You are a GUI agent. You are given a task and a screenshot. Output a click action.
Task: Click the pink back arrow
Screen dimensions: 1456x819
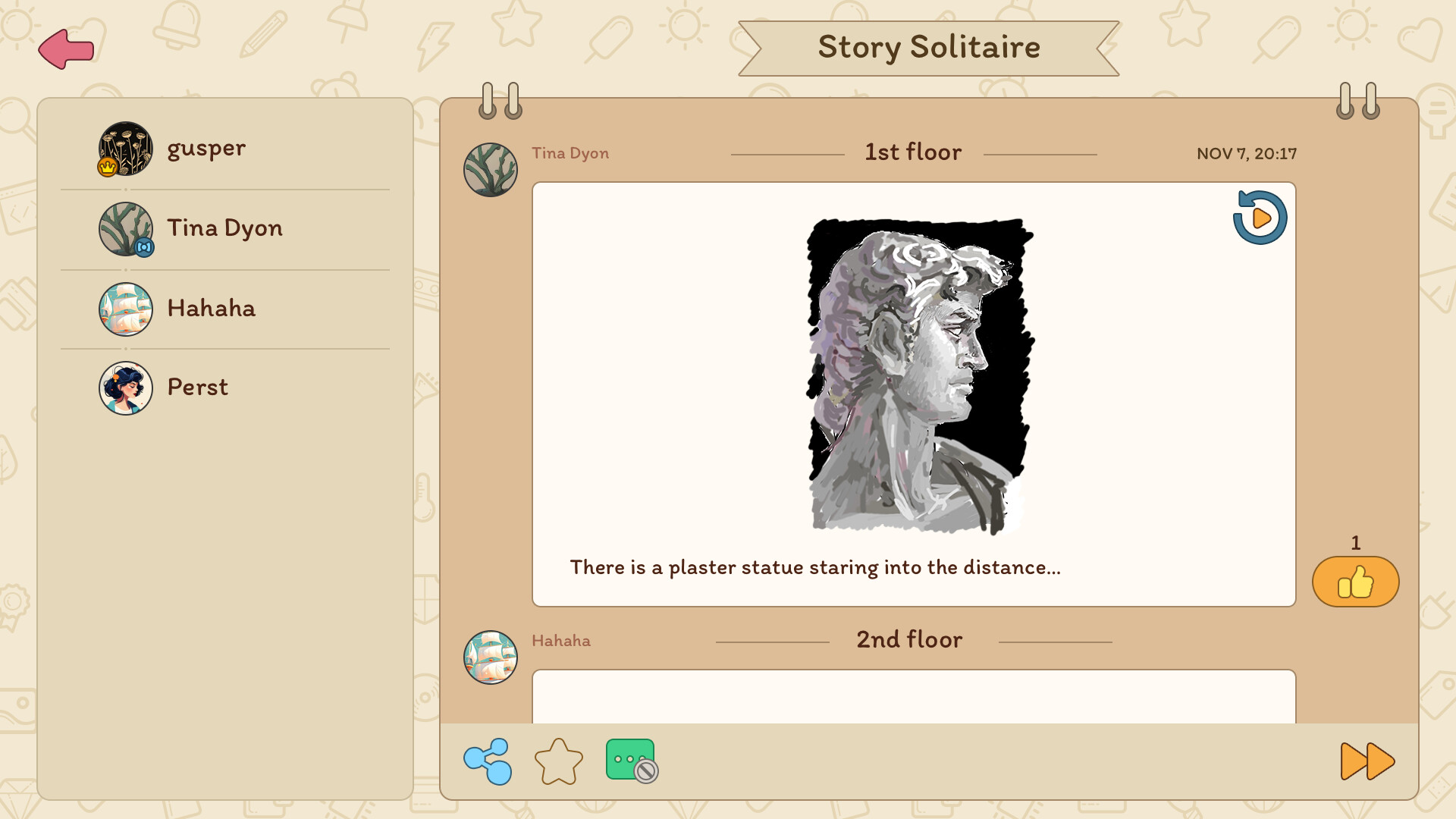[66, 49]
